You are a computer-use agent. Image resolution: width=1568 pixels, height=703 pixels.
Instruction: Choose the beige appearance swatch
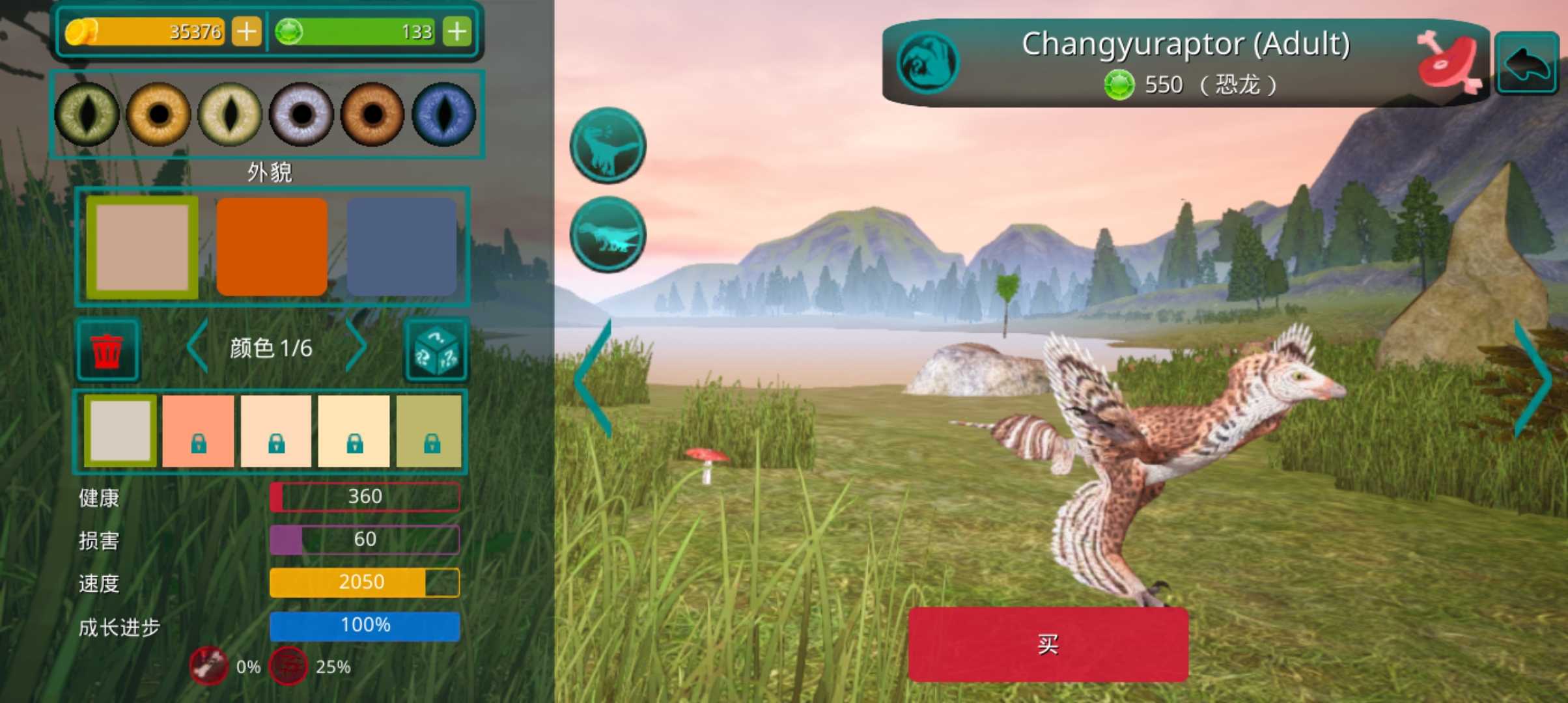tap(143, 247)
